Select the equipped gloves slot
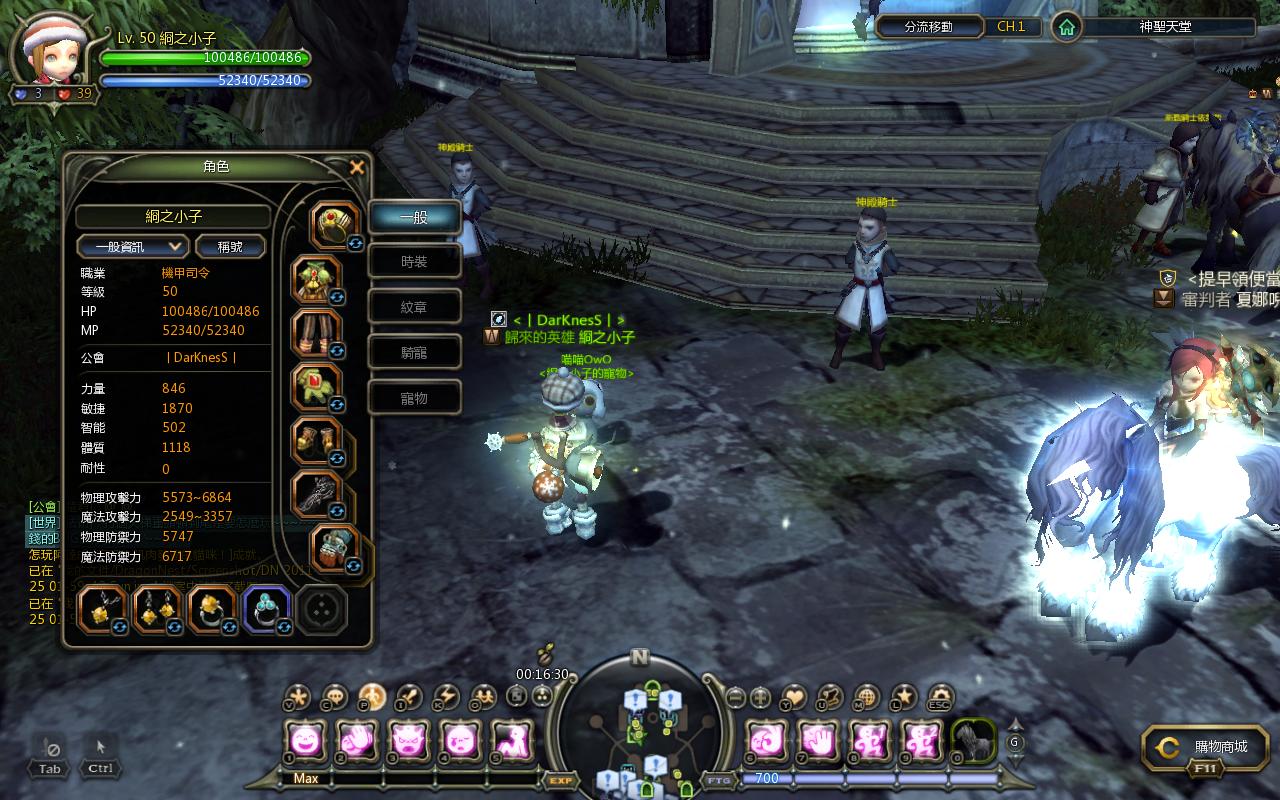 click(316, 387)
